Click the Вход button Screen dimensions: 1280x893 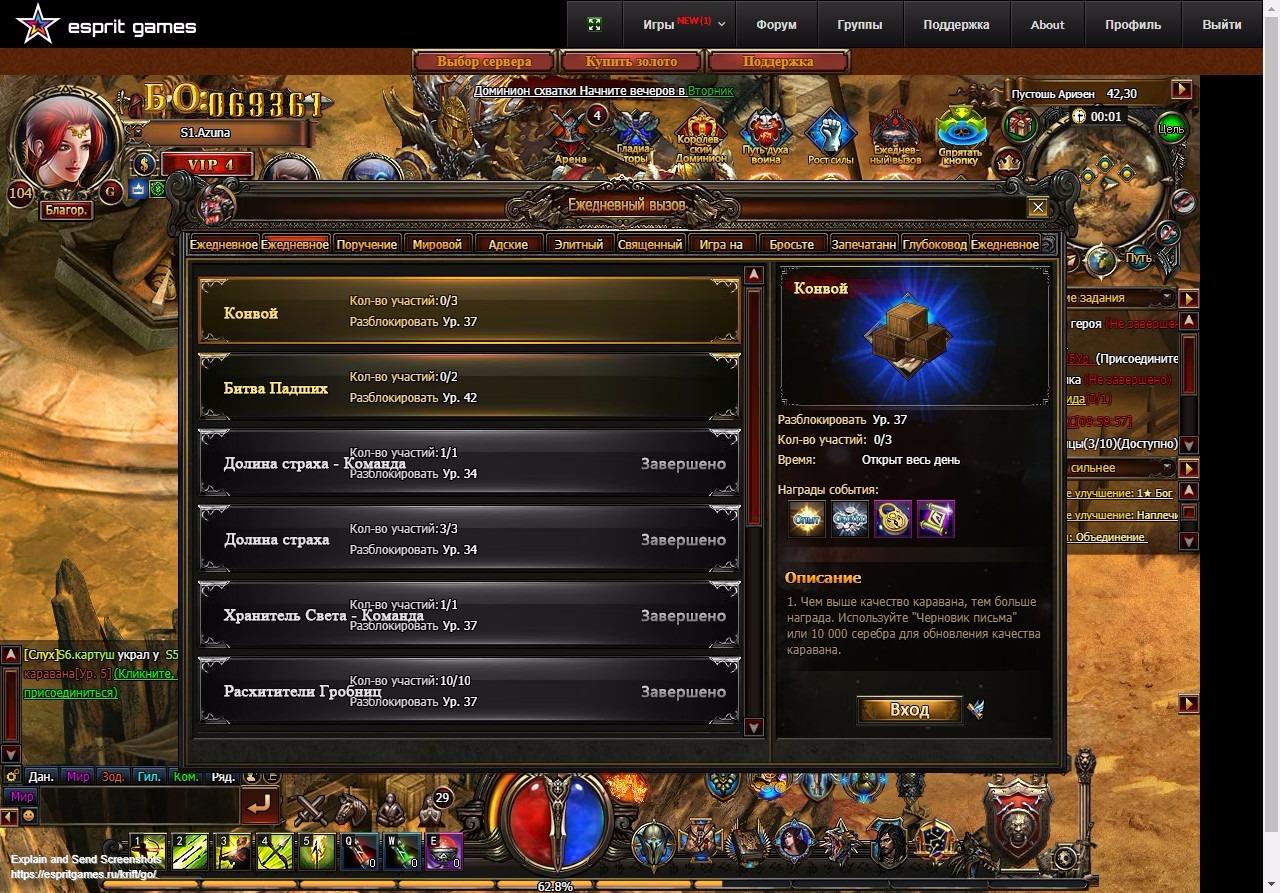point(909,710)
